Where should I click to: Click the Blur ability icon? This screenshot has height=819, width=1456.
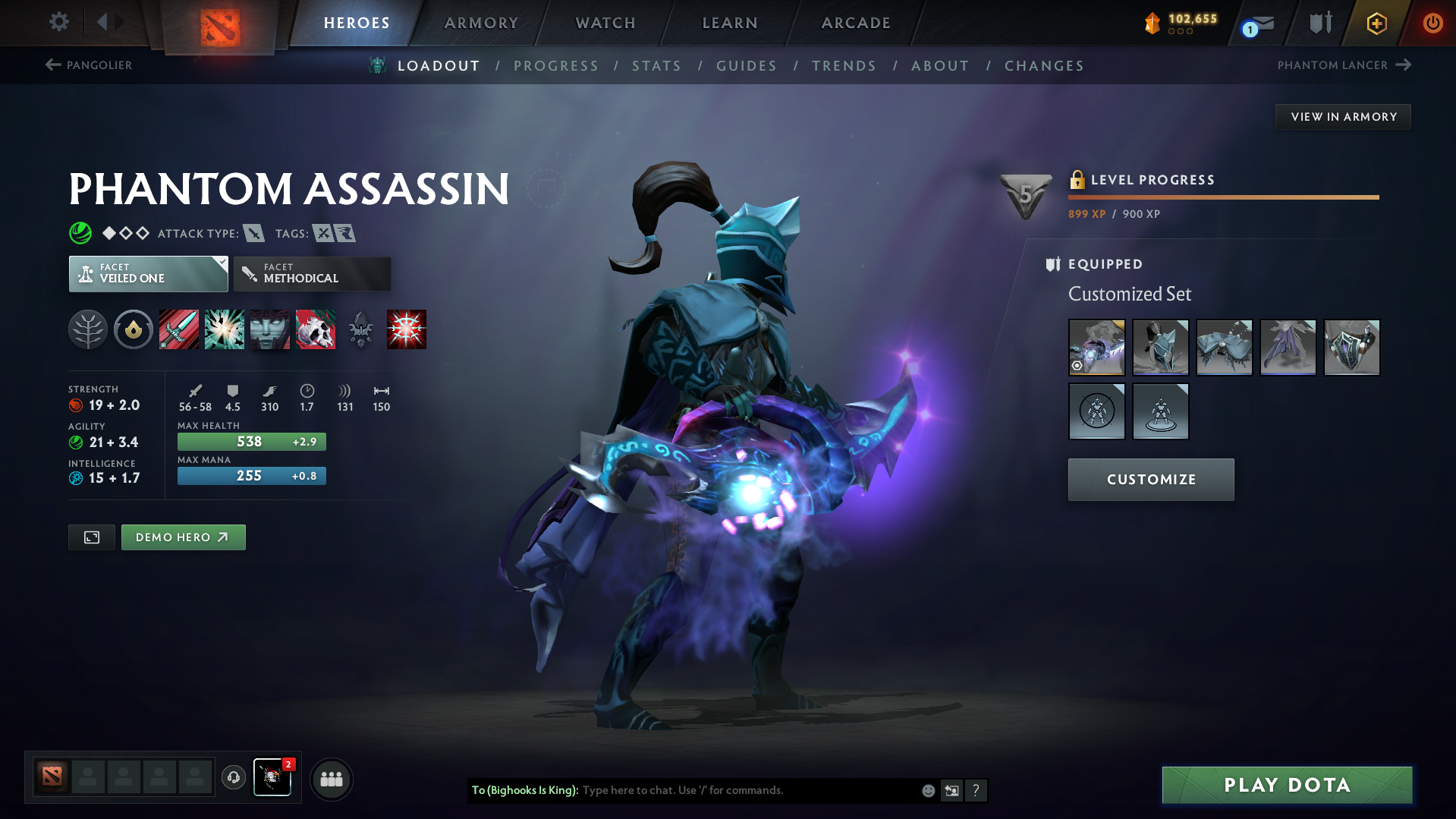coord(269,329)
